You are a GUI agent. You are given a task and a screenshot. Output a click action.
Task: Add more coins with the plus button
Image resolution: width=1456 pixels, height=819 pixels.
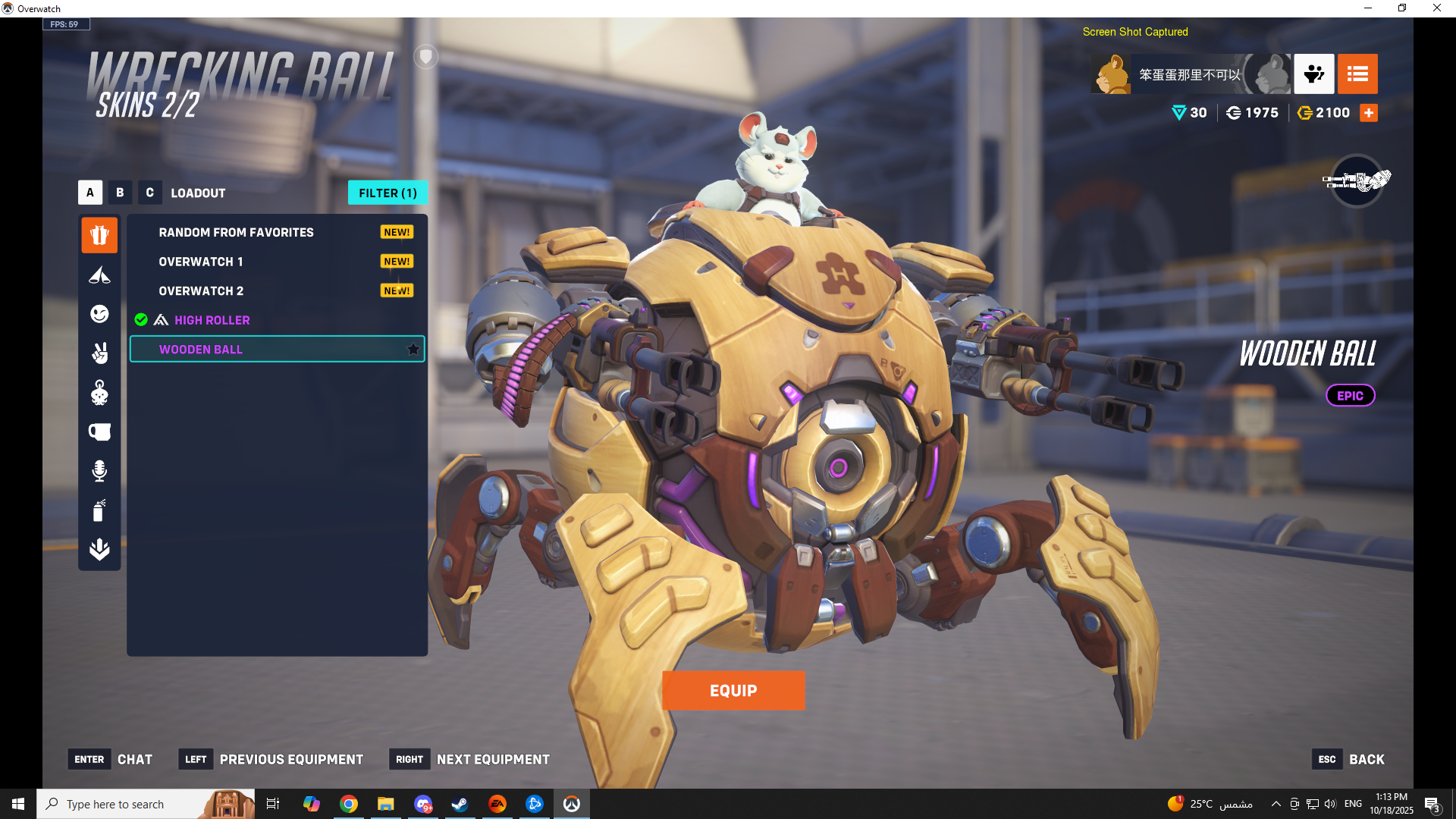(x=1369, y=113)
